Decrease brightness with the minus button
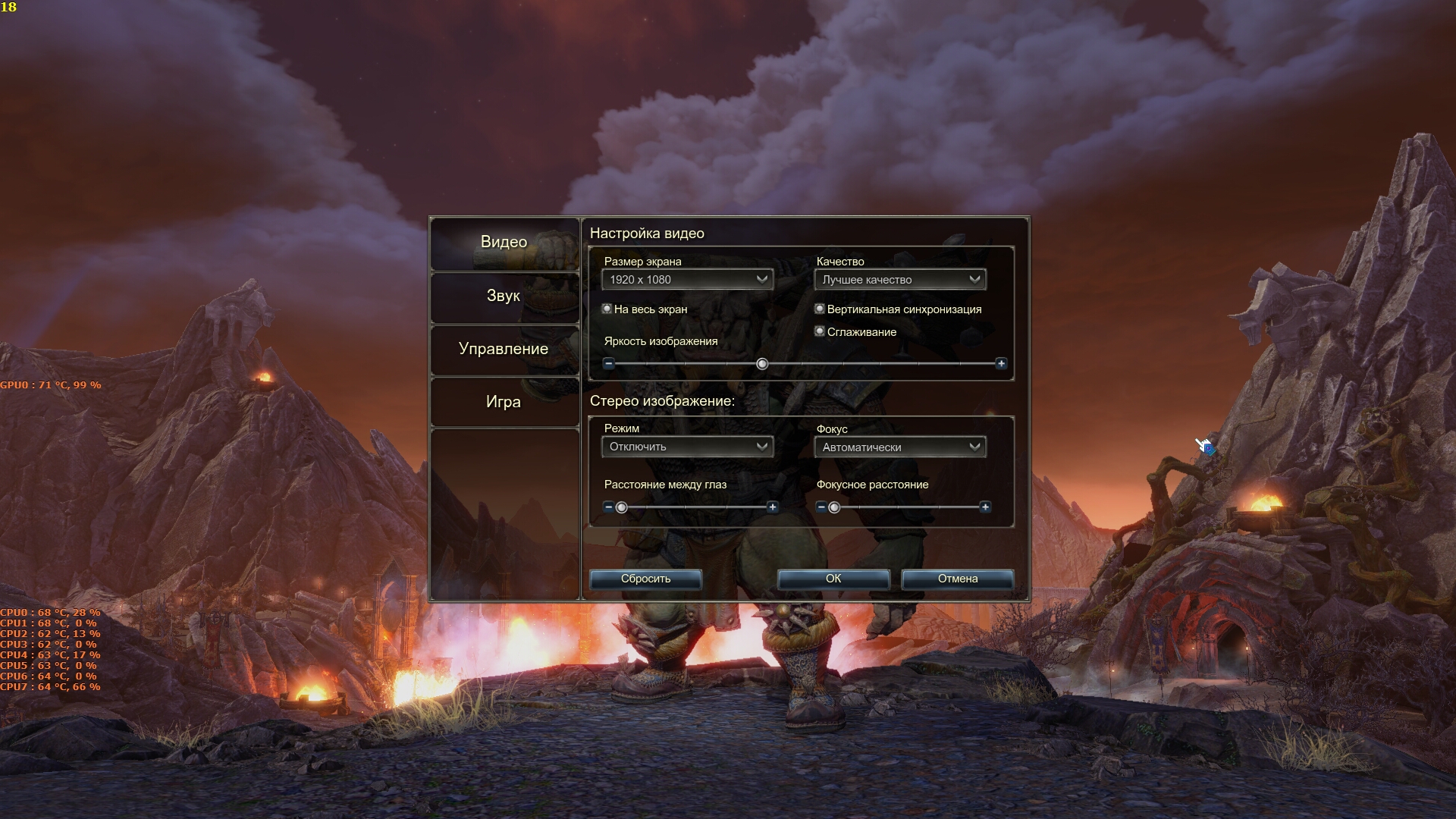 (608, 364)
